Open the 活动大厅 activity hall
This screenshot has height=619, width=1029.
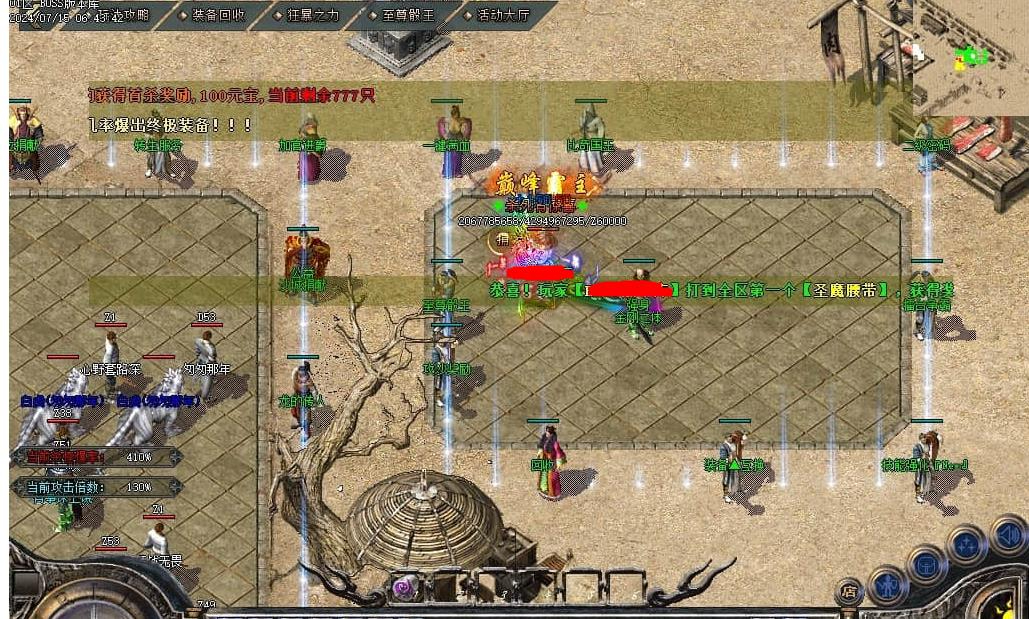(x=499, y=15)
